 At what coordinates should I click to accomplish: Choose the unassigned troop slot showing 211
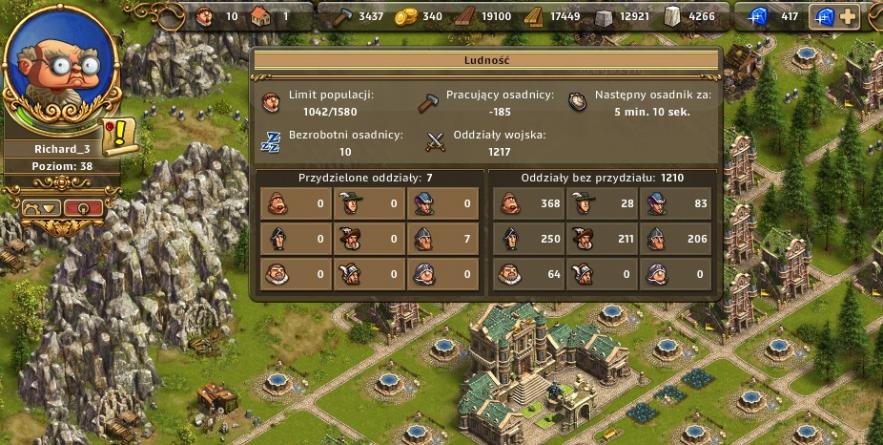tap(600, 239)
